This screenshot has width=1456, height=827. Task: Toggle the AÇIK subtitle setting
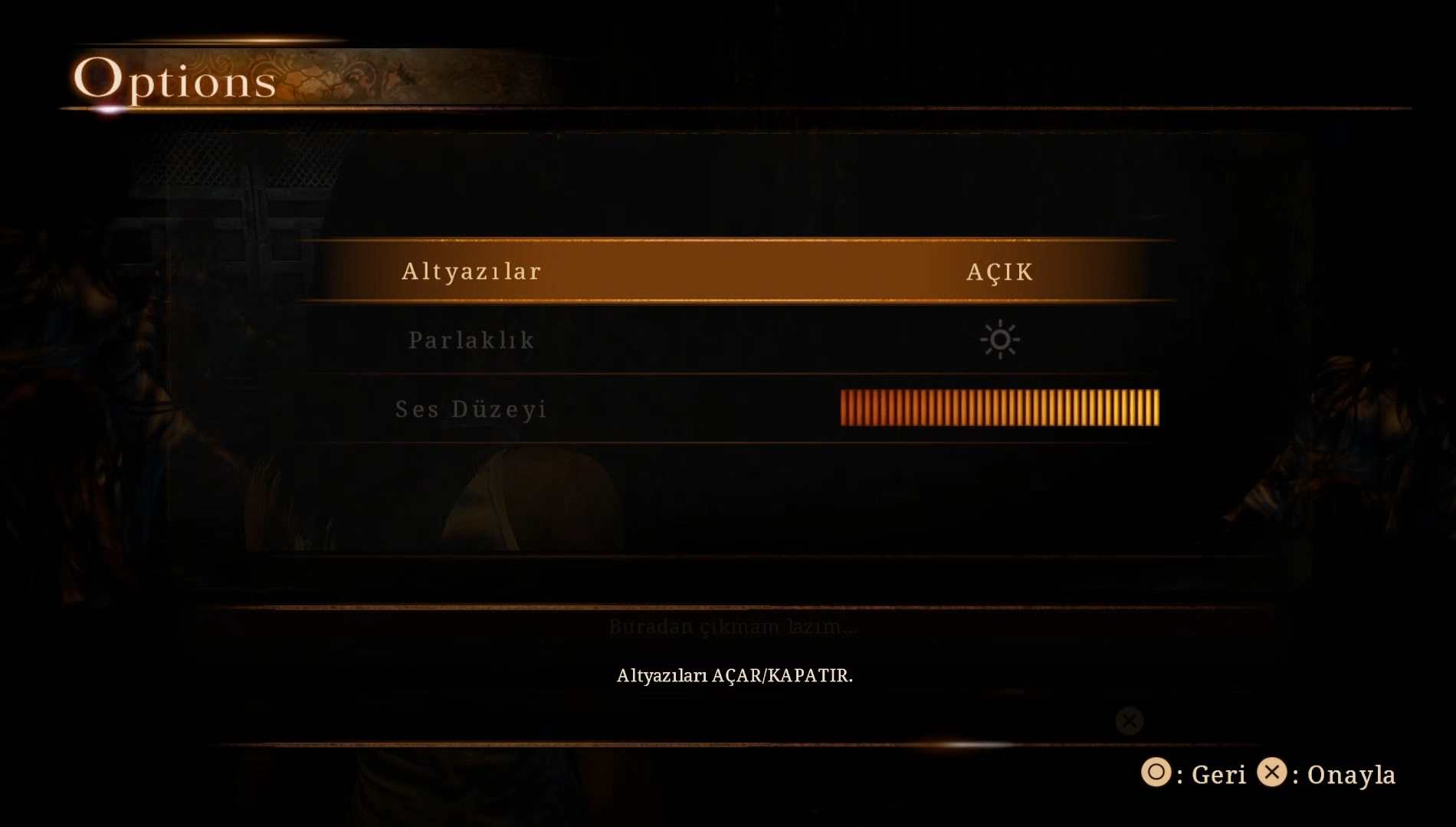[999, 272]
